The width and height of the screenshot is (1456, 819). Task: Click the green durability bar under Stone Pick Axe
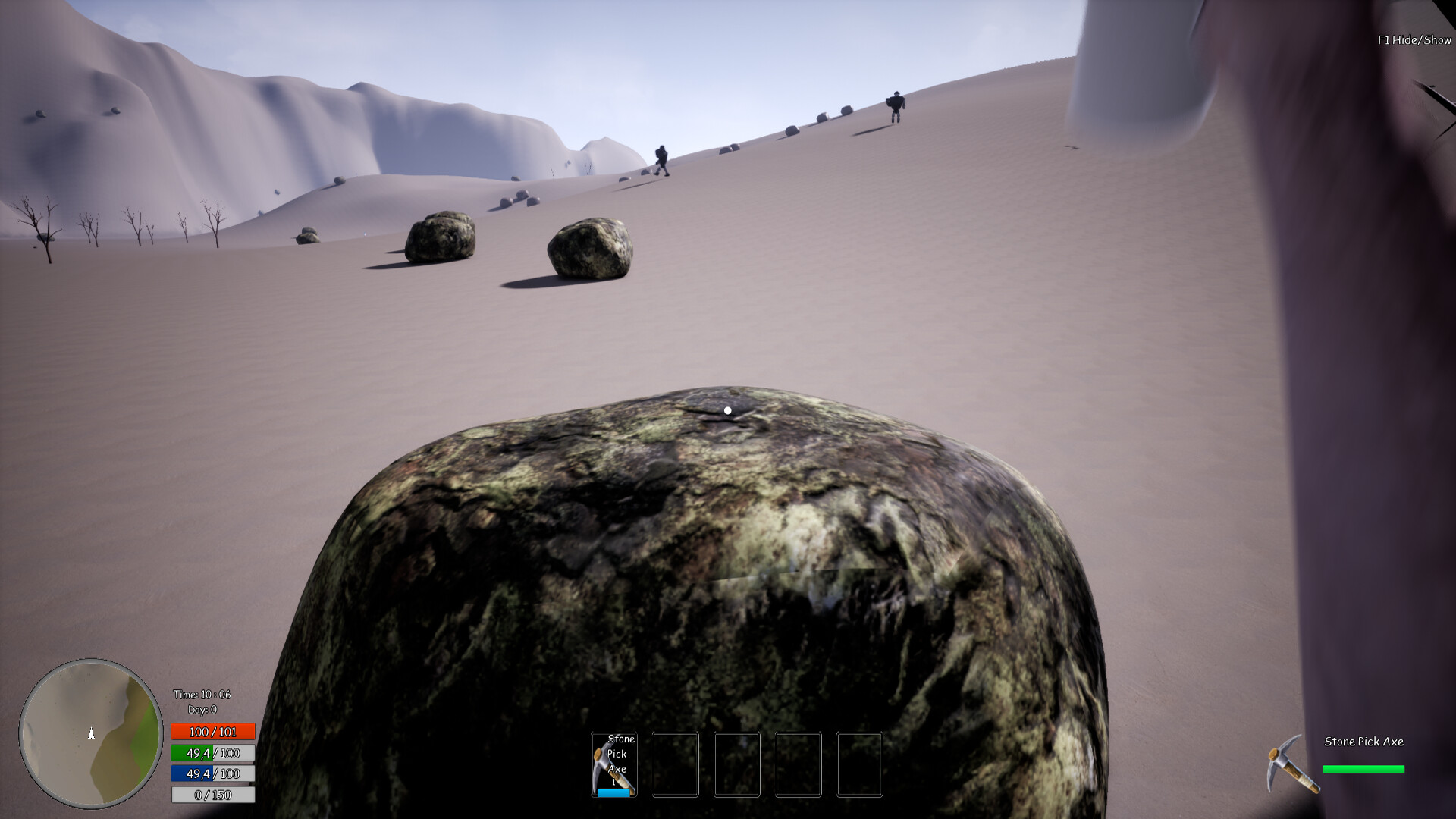point(1362,768)
